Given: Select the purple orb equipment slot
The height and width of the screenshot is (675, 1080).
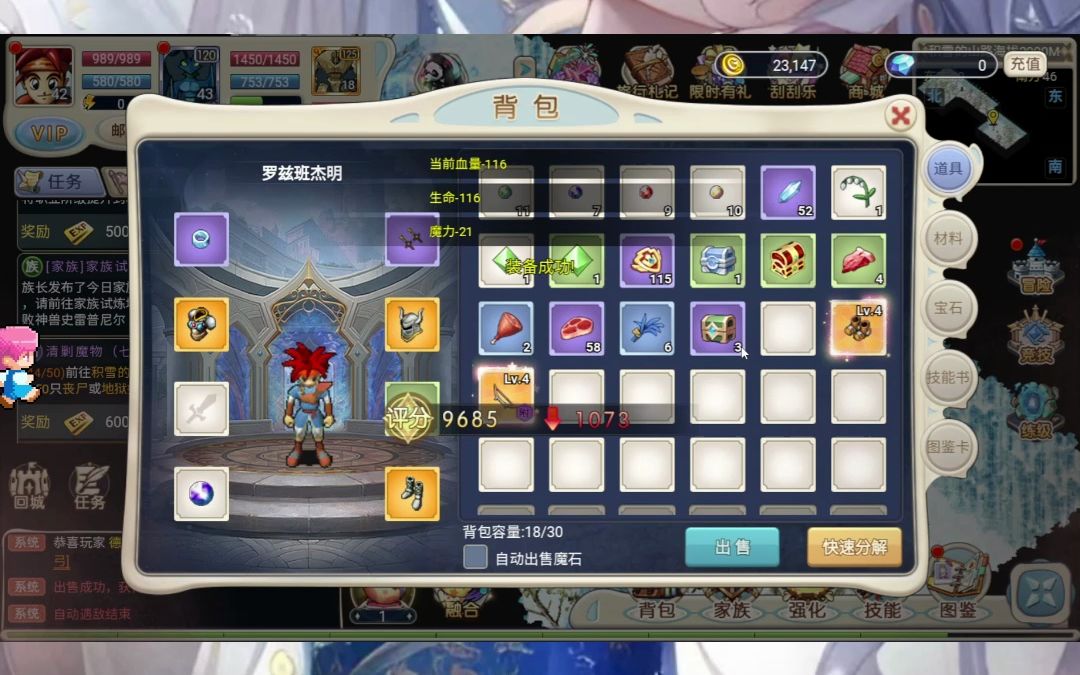Looking at the screenshot, I should (x=201, y=493).
